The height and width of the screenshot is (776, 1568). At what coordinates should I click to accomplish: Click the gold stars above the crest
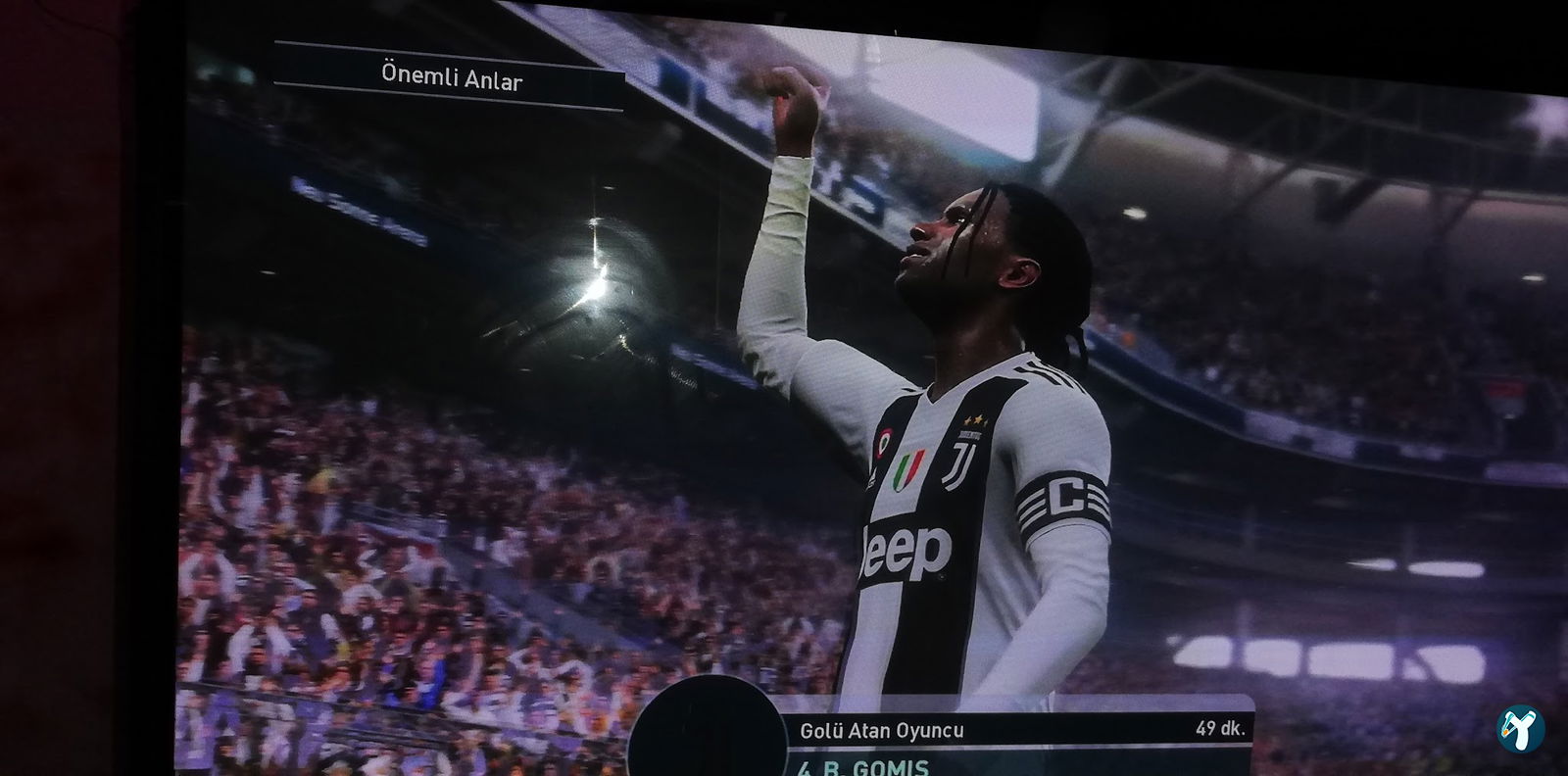tap(974, 417)
